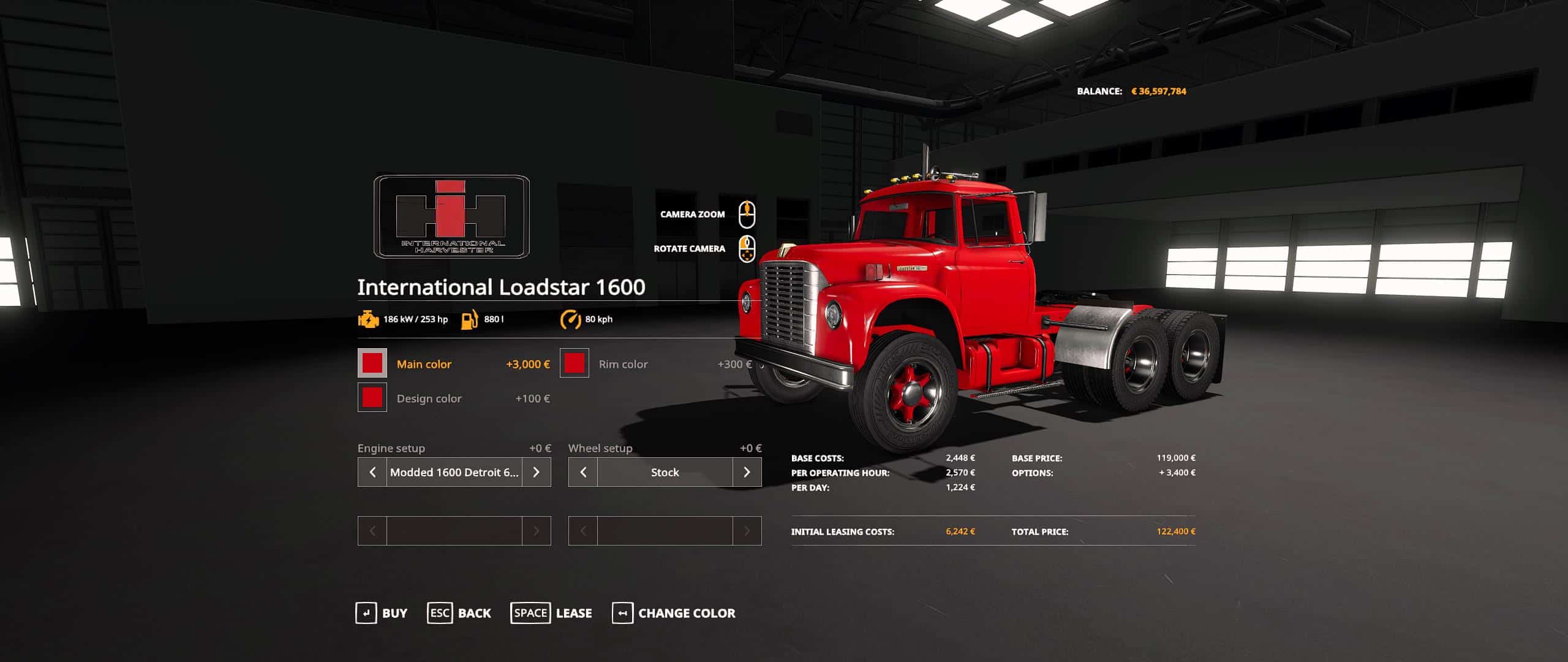
Task: Select previous Wheel setup option
Action: coord(583,472)
